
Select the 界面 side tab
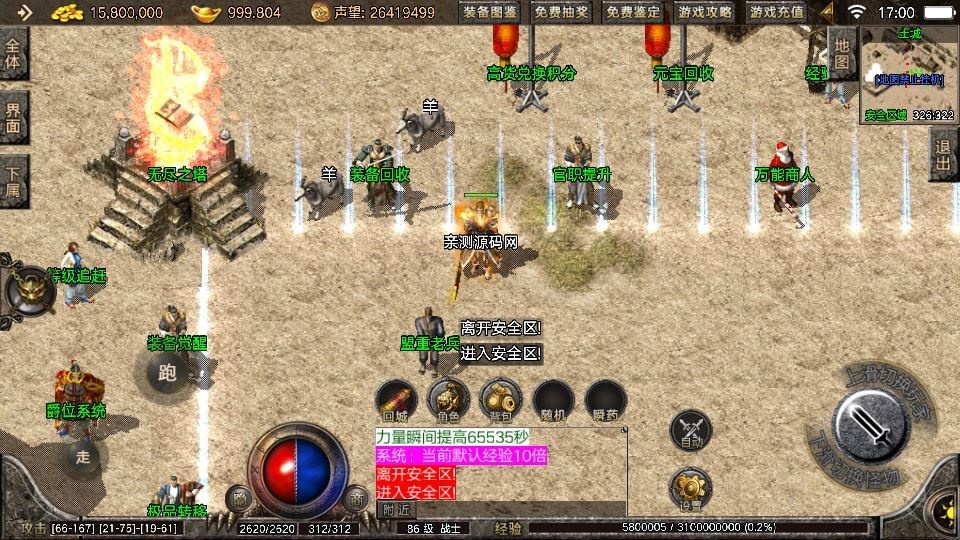14,117
